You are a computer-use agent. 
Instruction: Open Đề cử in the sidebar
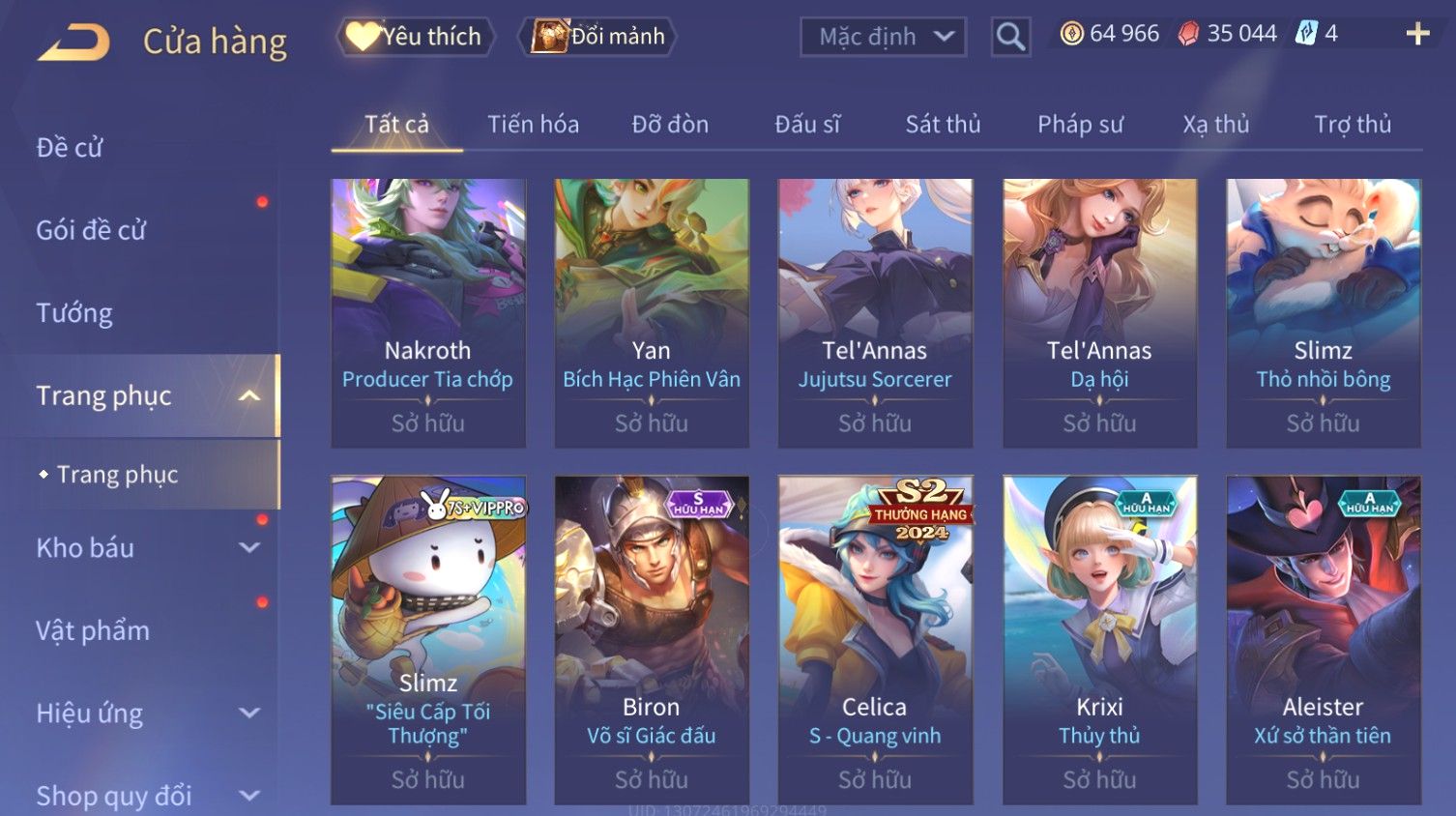click(x=70, y=147)
